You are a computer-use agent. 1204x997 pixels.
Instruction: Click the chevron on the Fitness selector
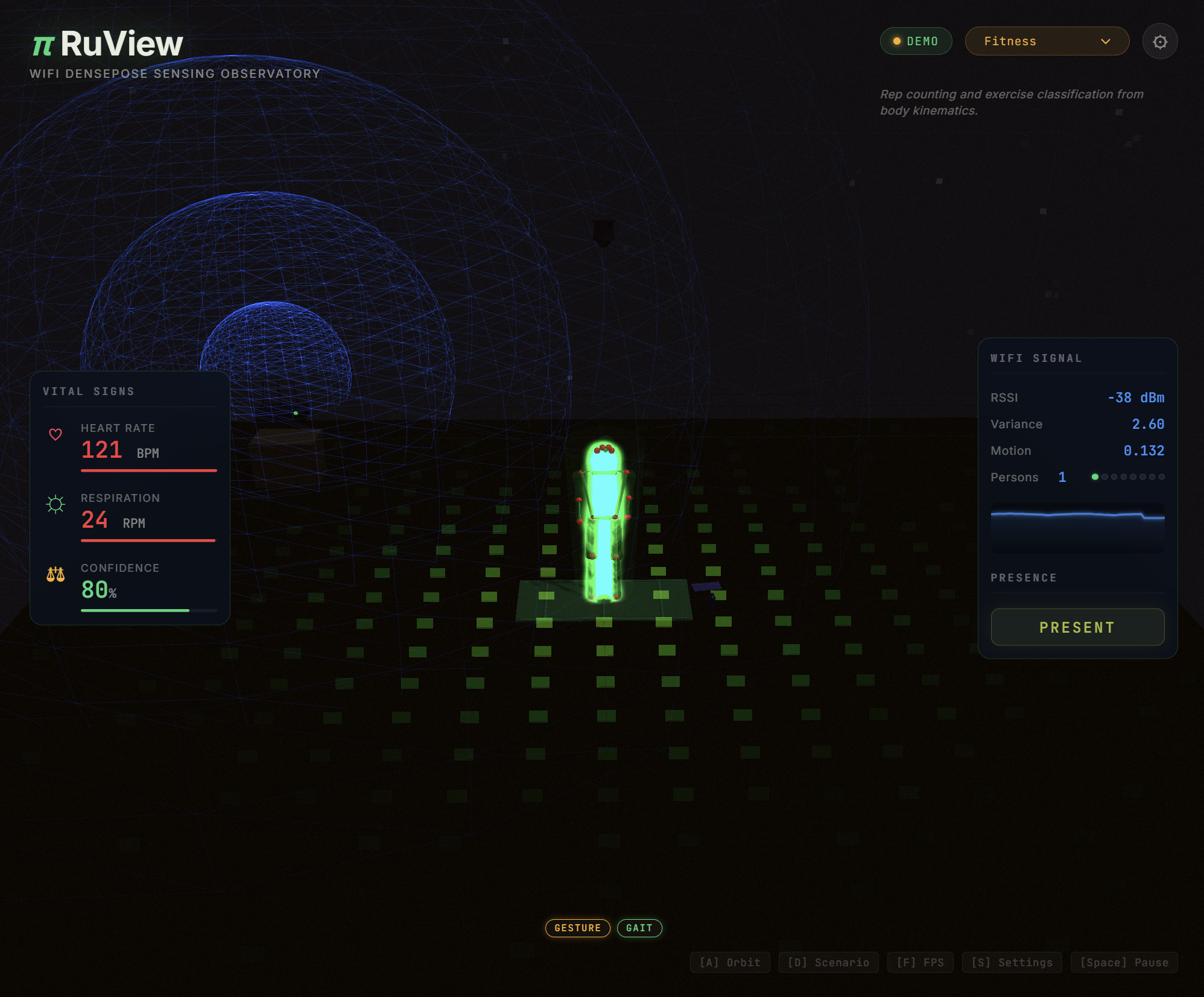[1106, 41]
